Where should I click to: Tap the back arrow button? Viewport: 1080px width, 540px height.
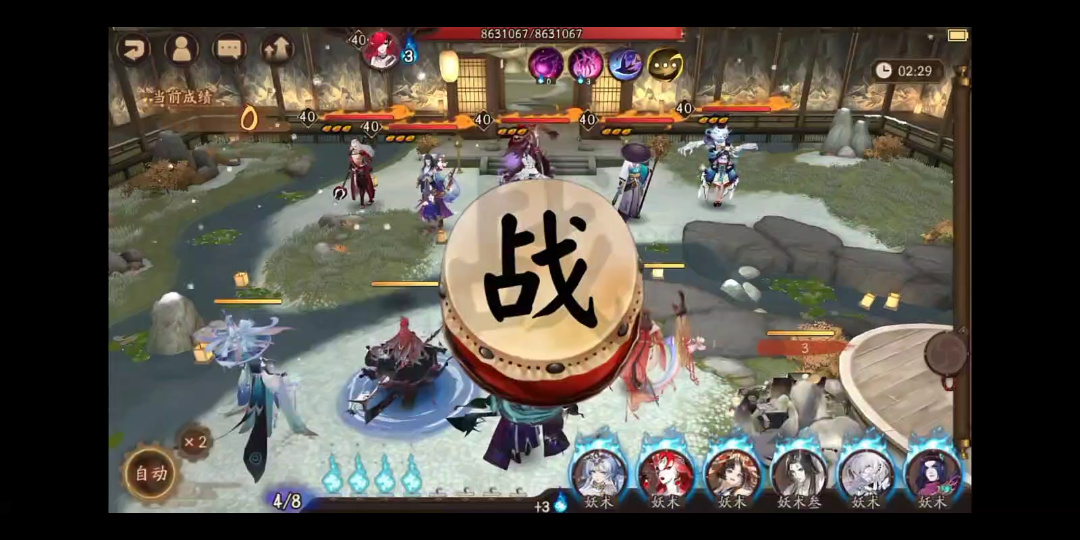(x=134, y=49)
